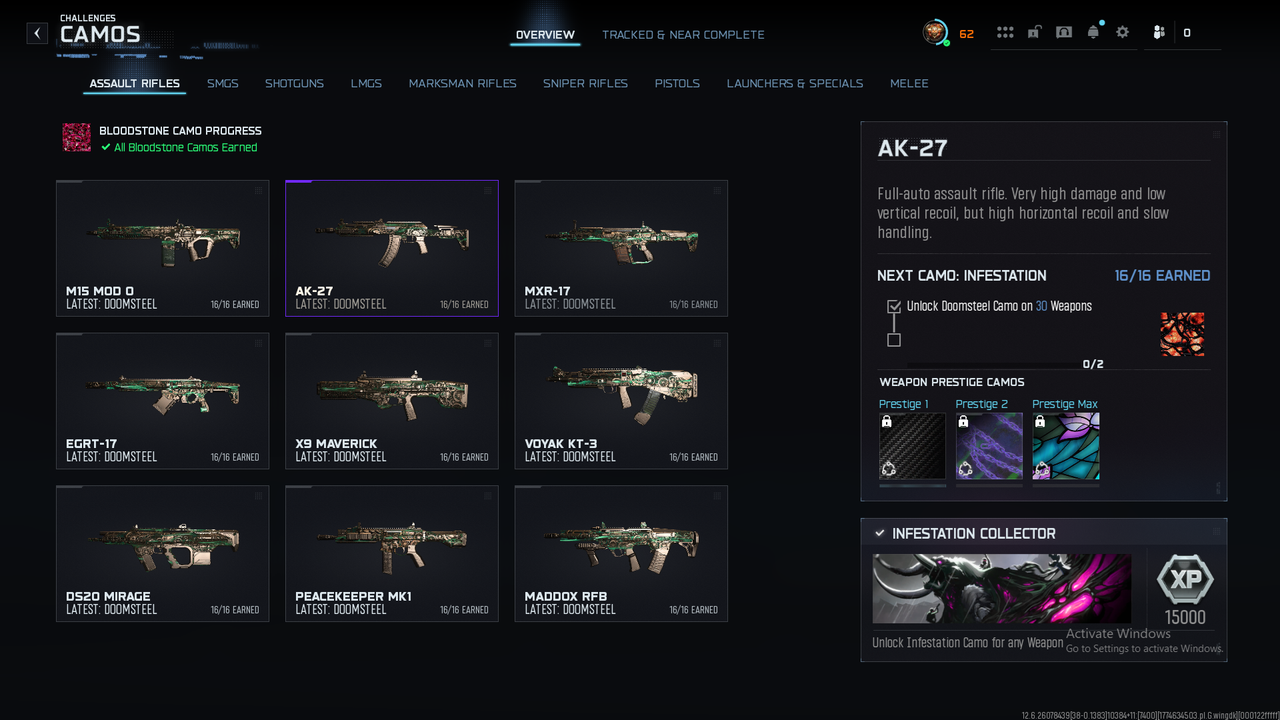Switch to Sniper Rifles tab
Screen dimensions: 1280x720
point(585,84)
